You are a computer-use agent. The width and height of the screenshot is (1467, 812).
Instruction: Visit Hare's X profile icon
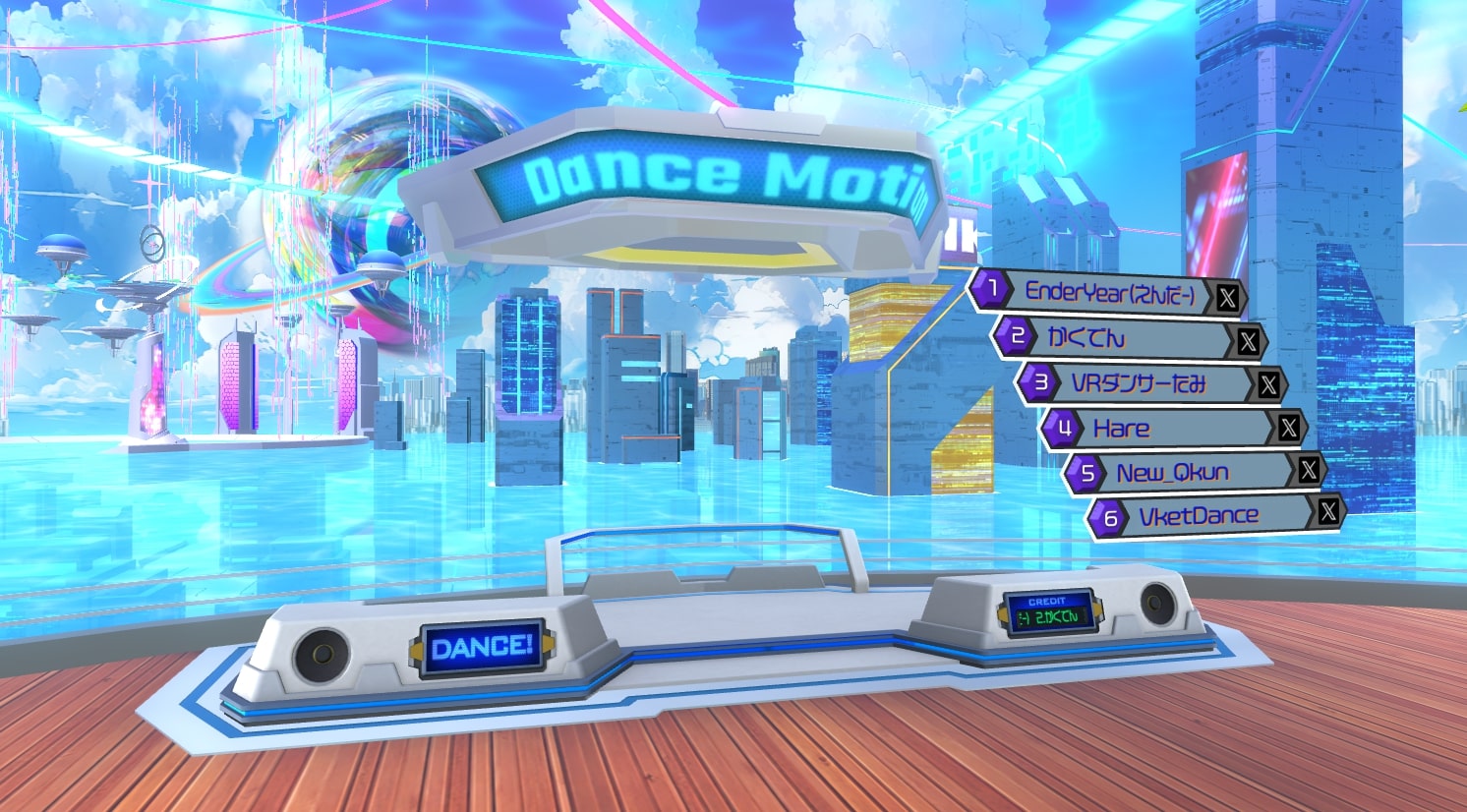(1288, 428)
